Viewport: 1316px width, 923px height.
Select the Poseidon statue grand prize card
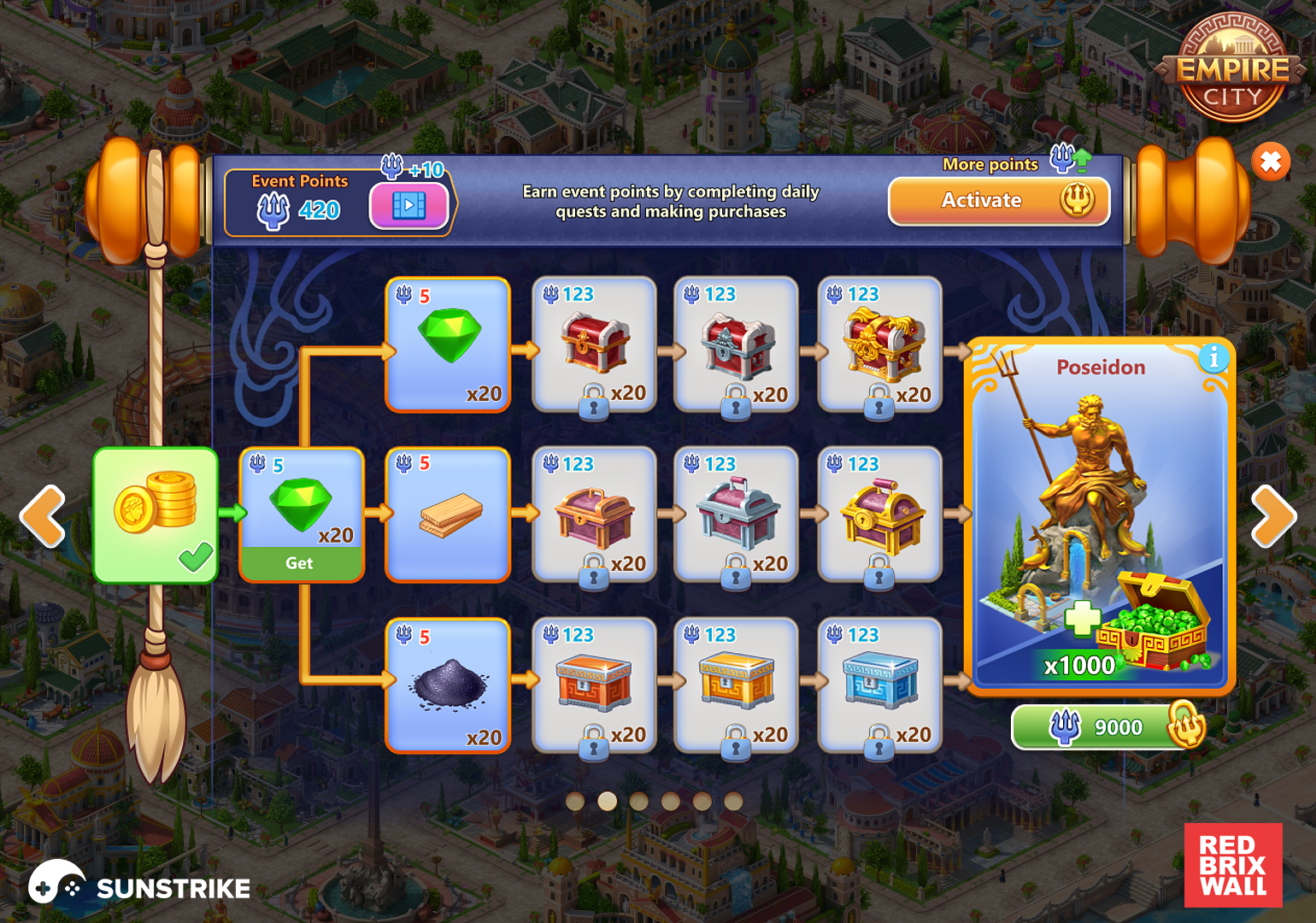coord(1101,513)
